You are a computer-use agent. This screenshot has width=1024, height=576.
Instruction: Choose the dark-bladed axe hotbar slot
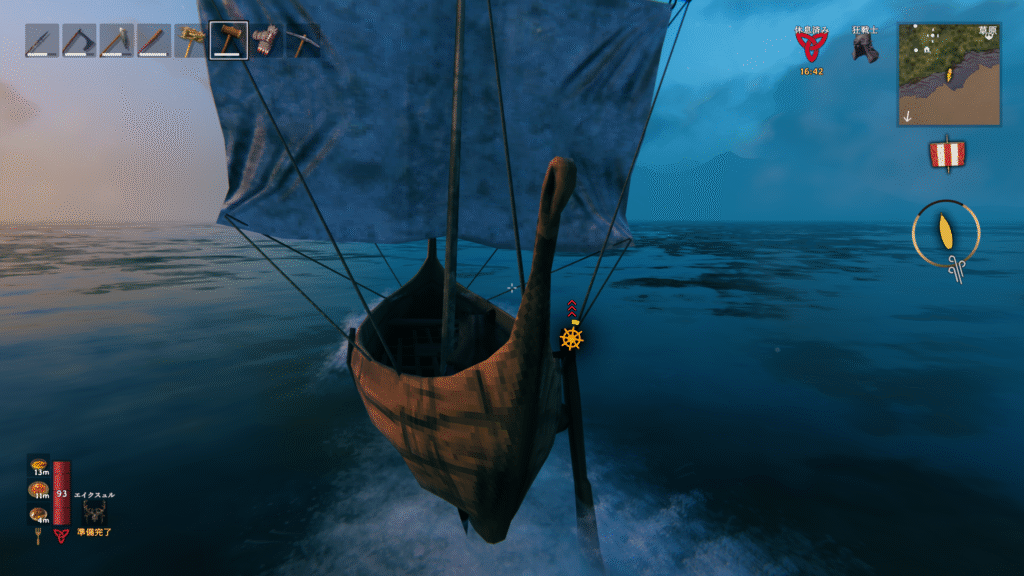pyautogui.click(x=79, y=41)
